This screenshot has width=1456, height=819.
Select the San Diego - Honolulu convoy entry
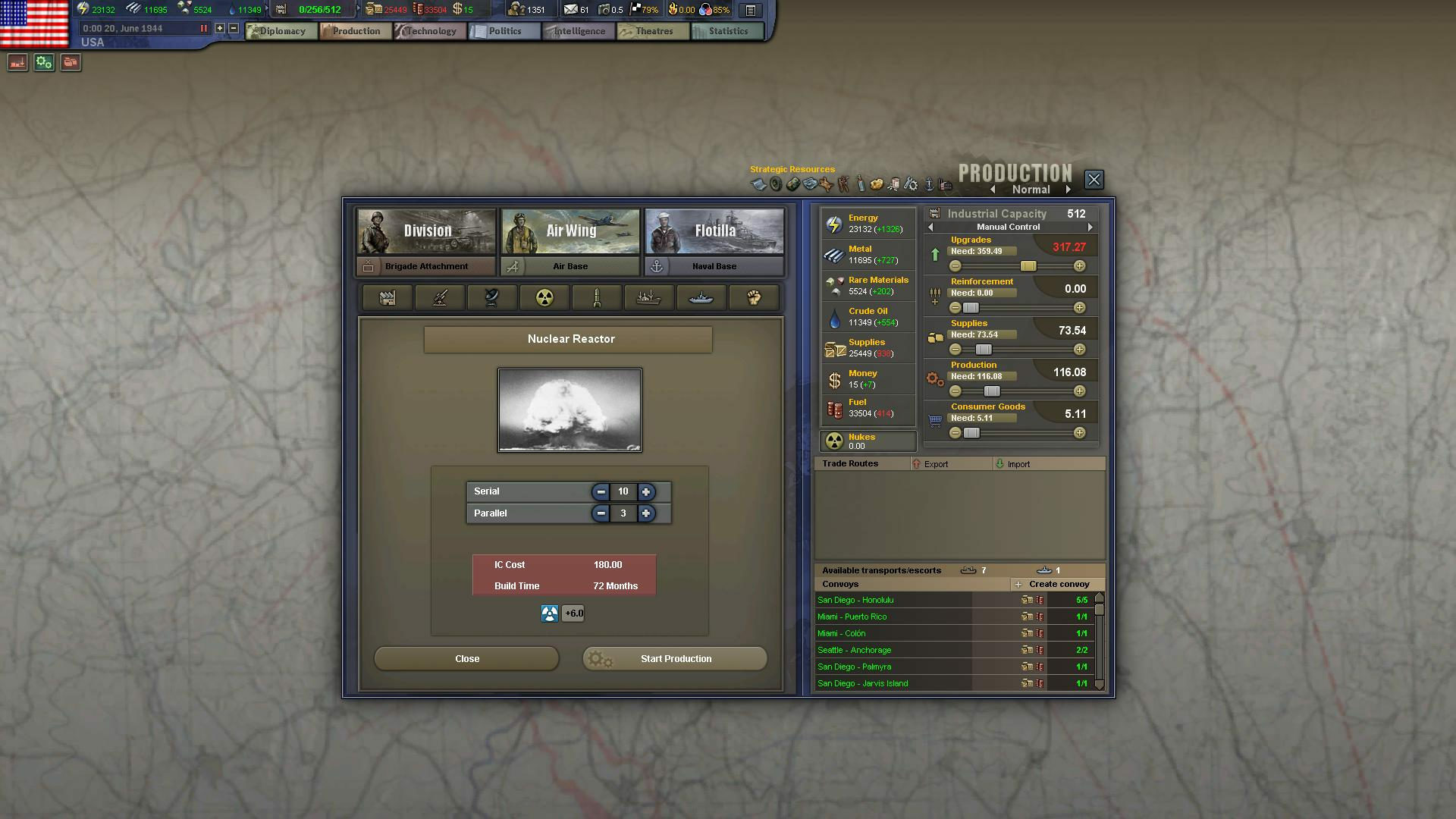coord(895,600)
